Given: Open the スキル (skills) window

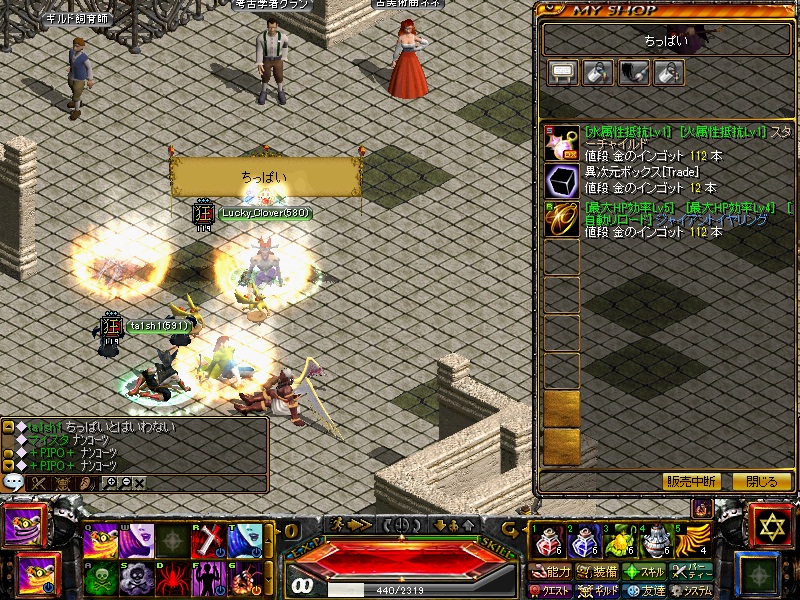Looking at the screenshot, I should pos(645,572).
